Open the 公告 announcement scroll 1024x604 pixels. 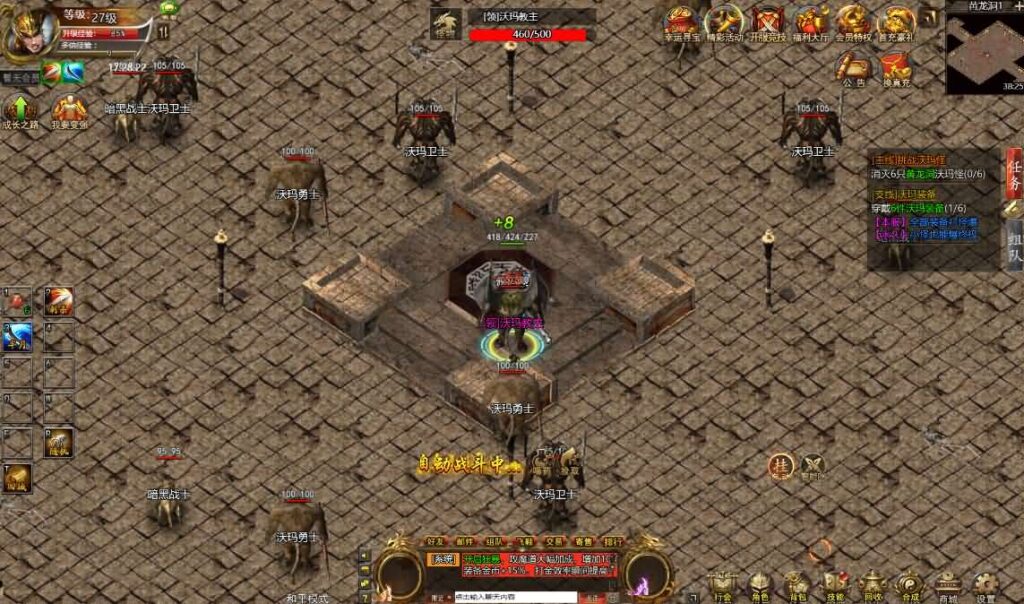click(853, 68)
